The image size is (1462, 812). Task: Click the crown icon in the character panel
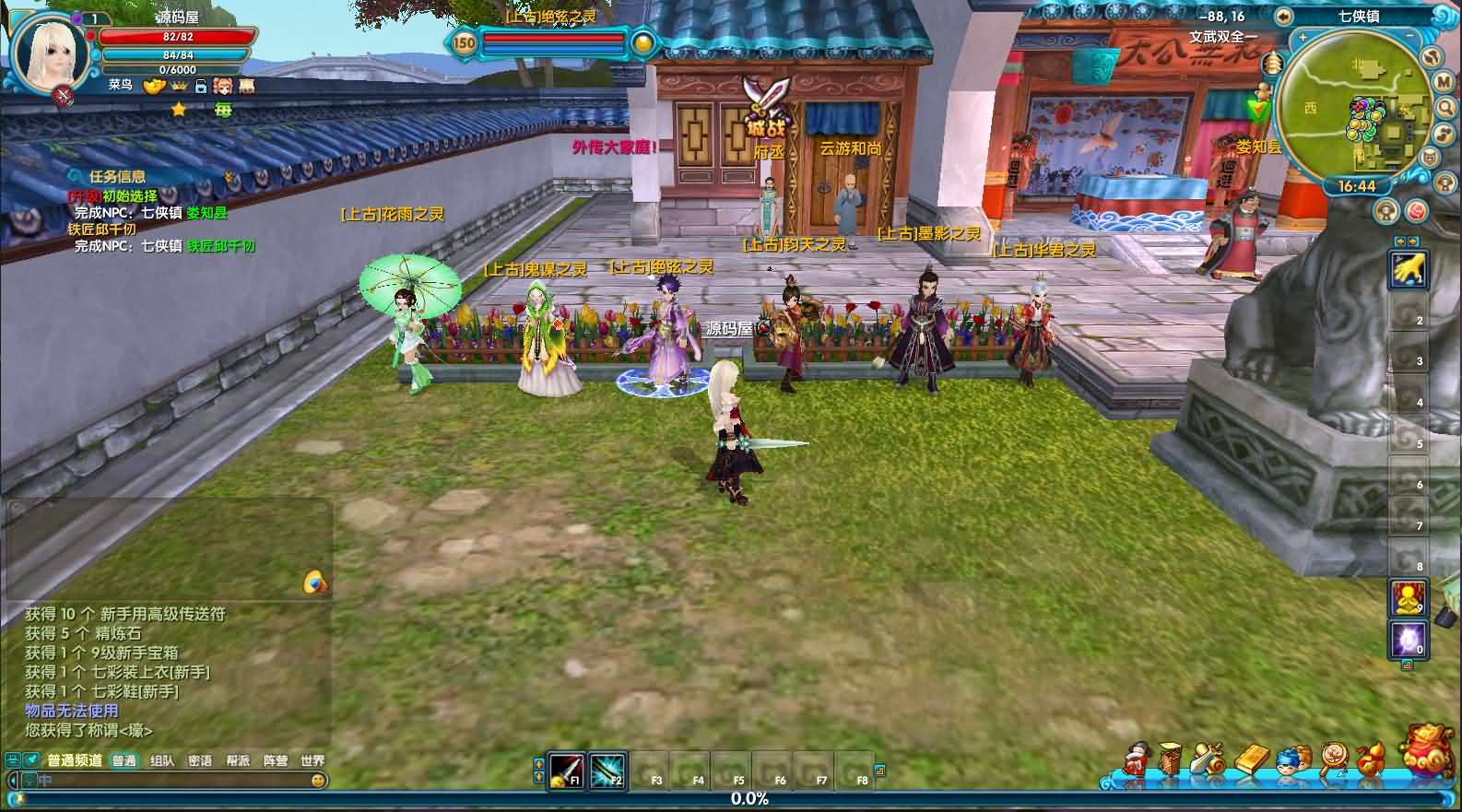pos(179,87)
